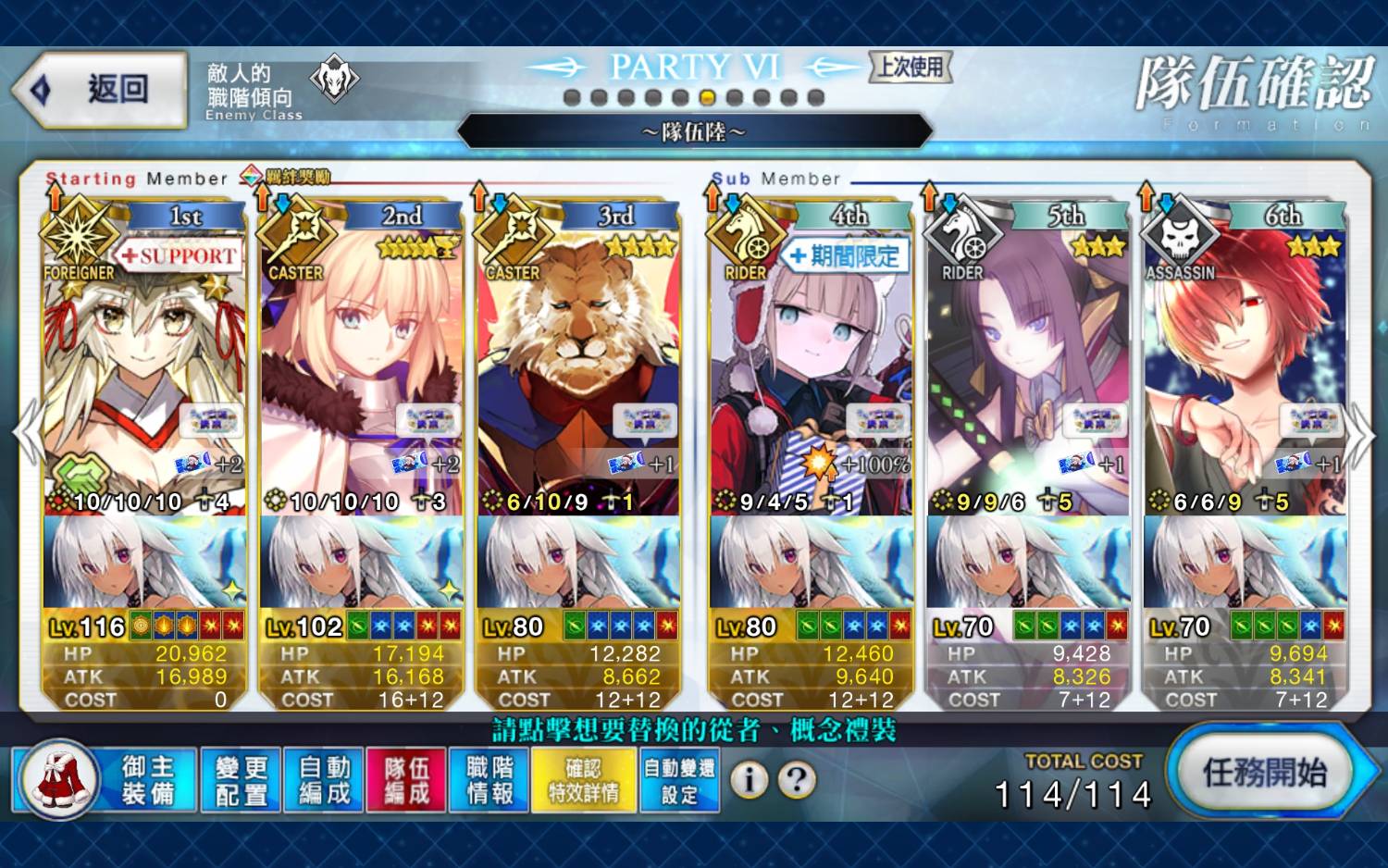Activate 自動編成 auto formation

point(324,780)
